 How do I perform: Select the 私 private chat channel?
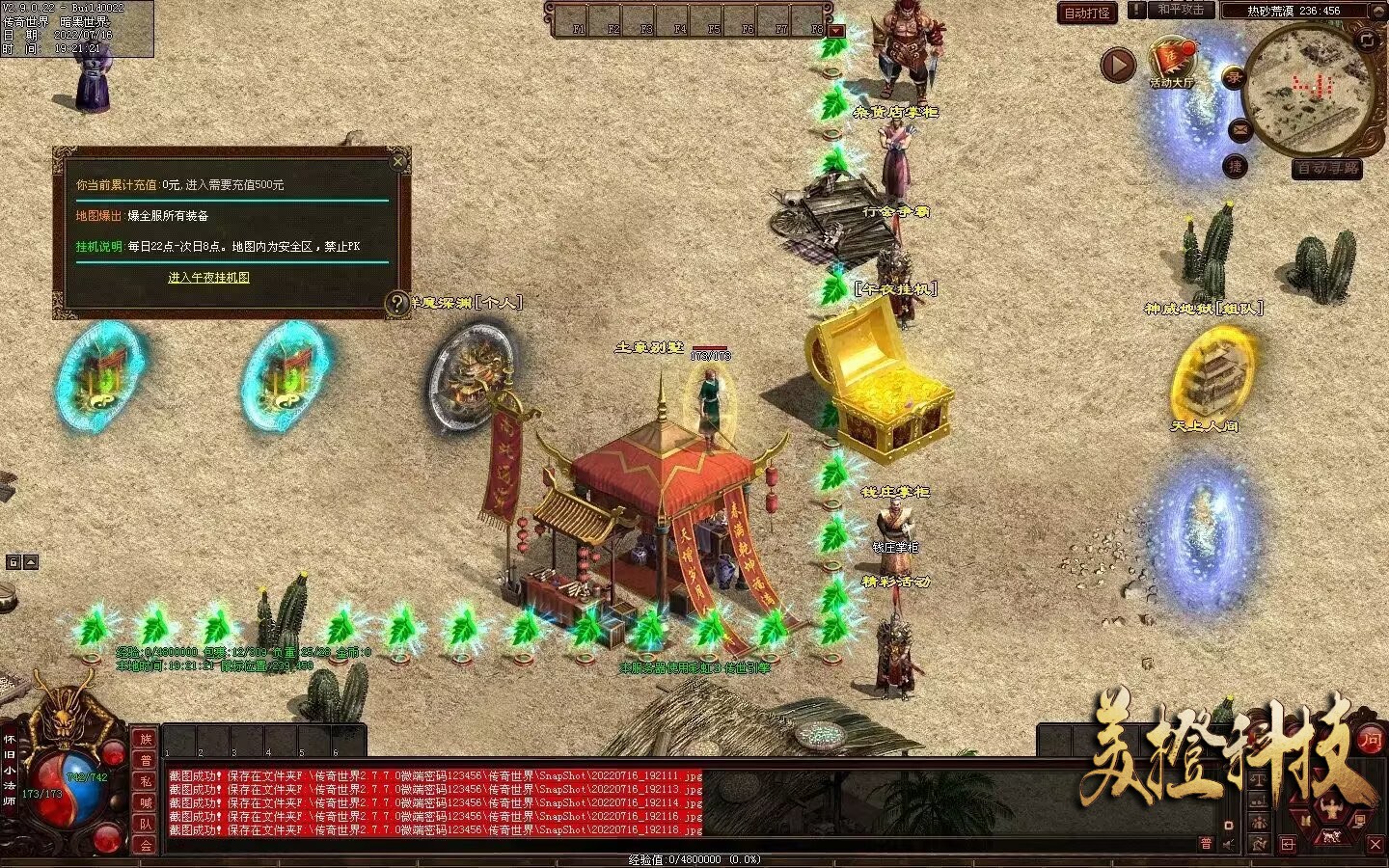pos(145,781)
